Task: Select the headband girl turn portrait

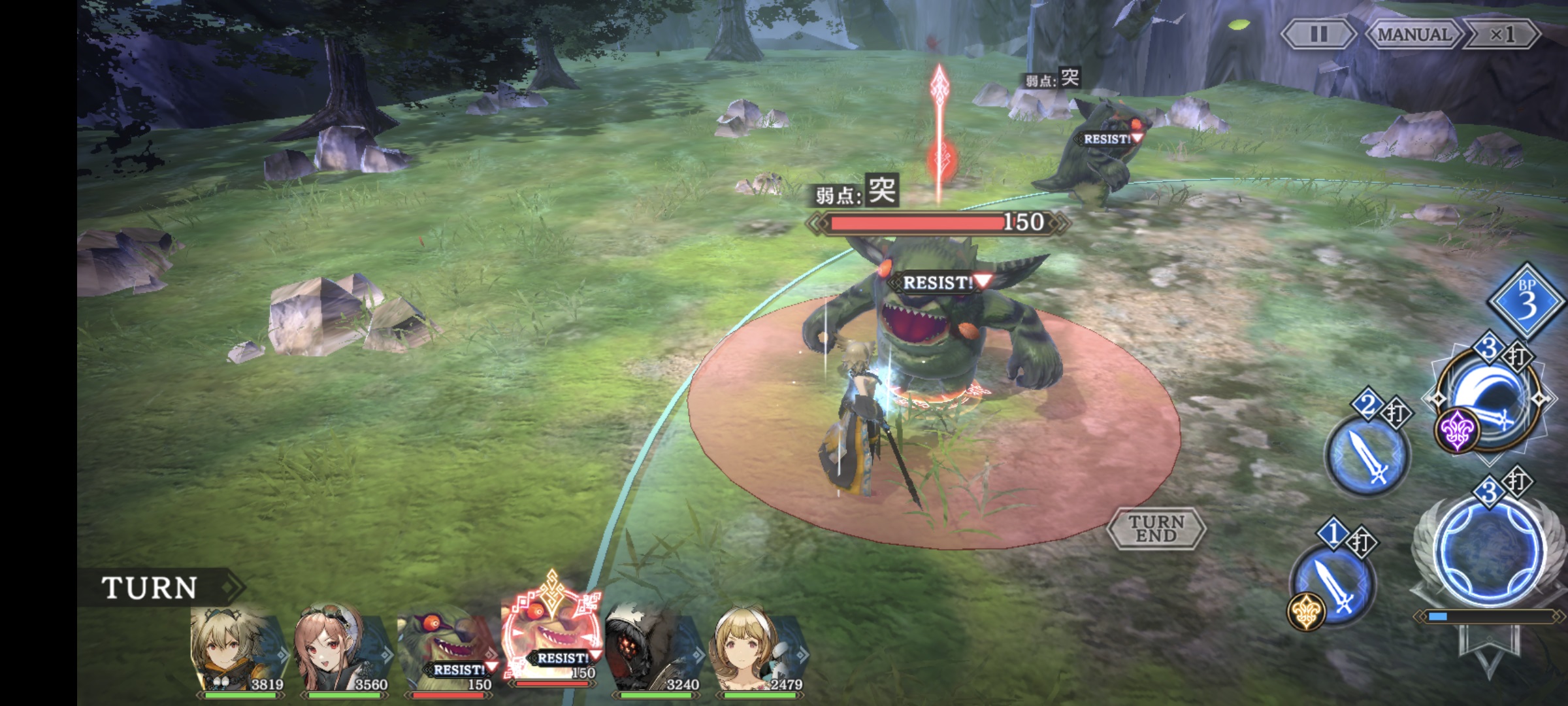Action: coord(758,650)
